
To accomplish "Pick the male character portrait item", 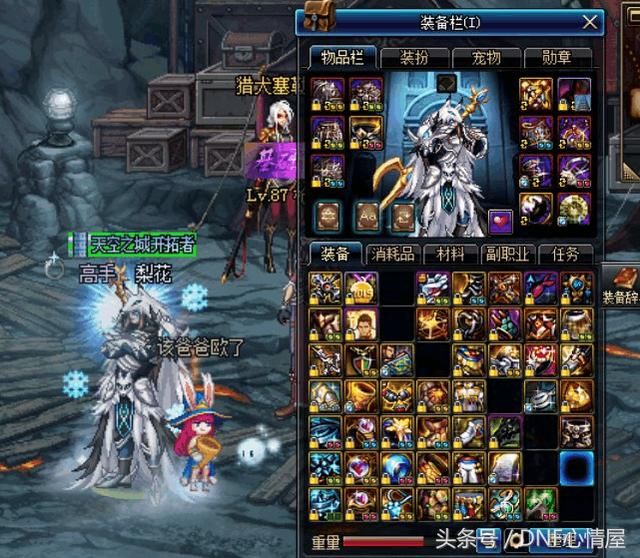I will 359,324.
